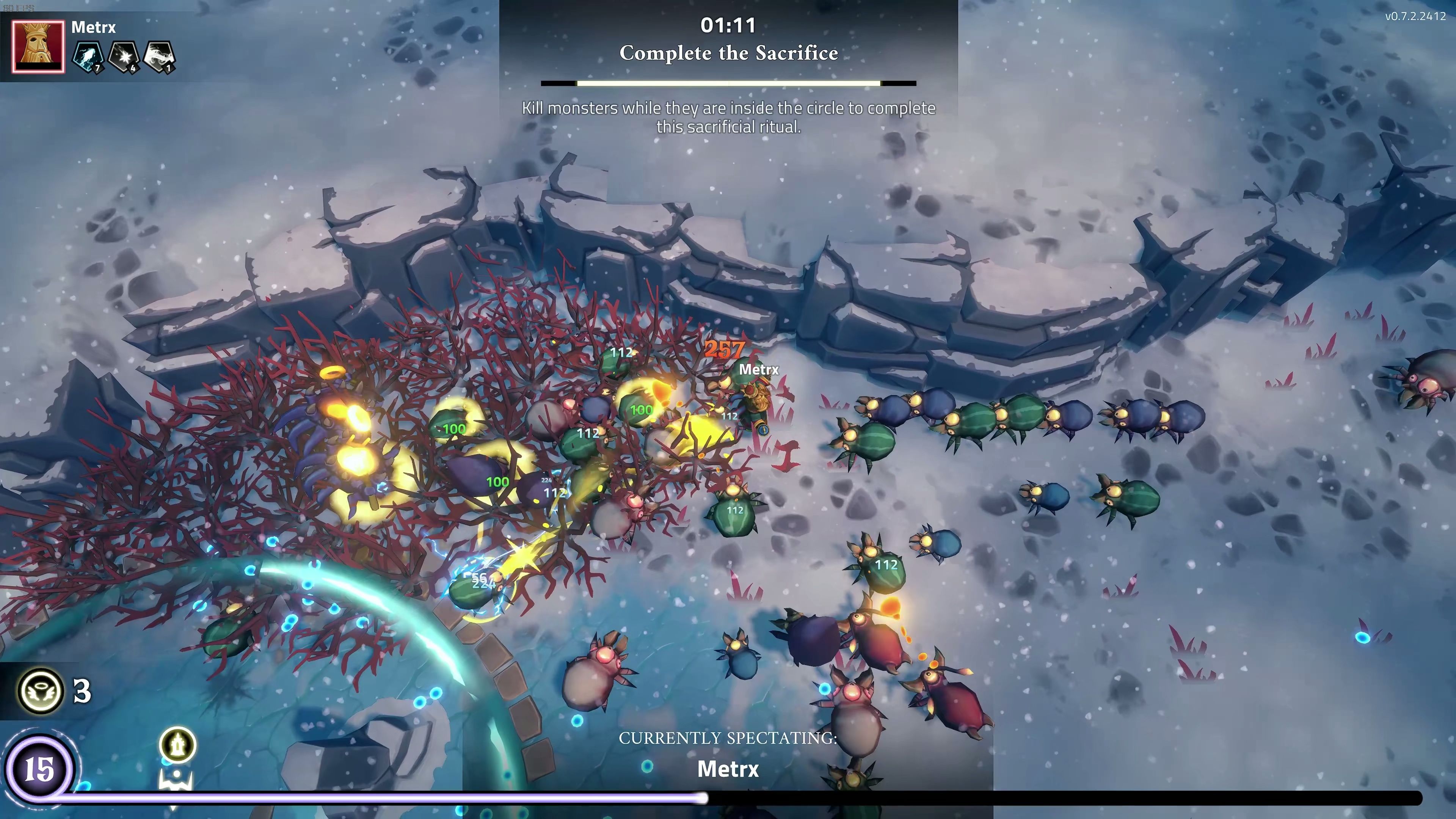Click Metrx's golden crowned mask portrait

click(38, 47)
